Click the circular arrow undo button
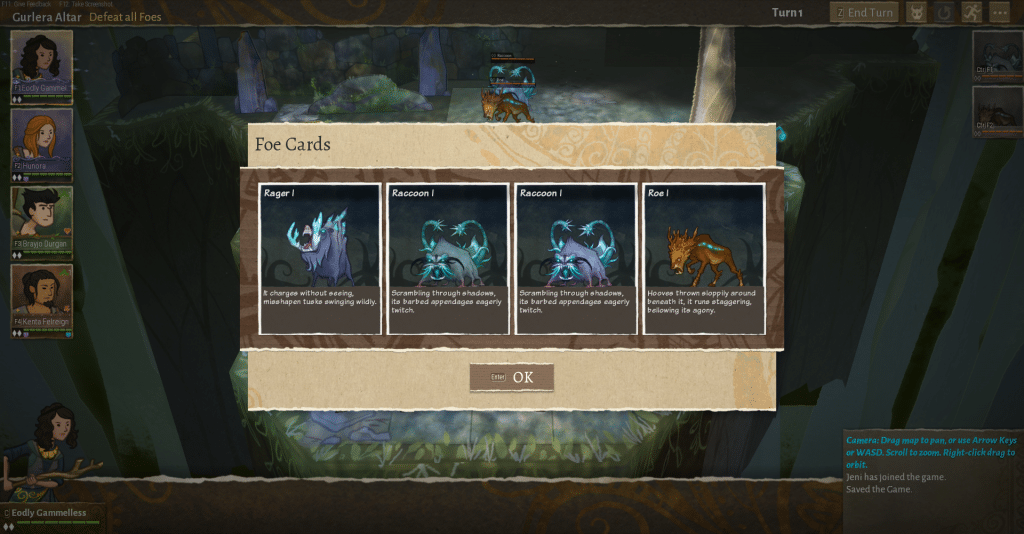Image resolution: width=1024 pixels, height=534 pixels. [x=944, y=13]
